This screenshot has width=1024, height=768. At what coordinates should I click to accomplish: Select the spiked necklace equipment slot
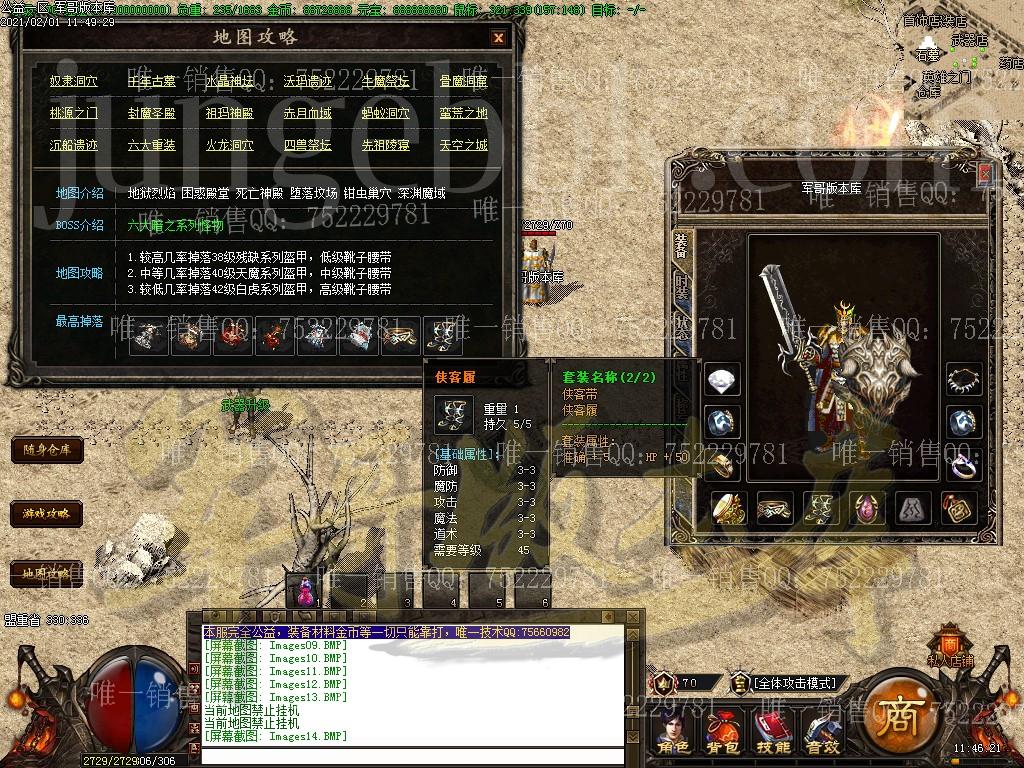(x=964, y=380)
